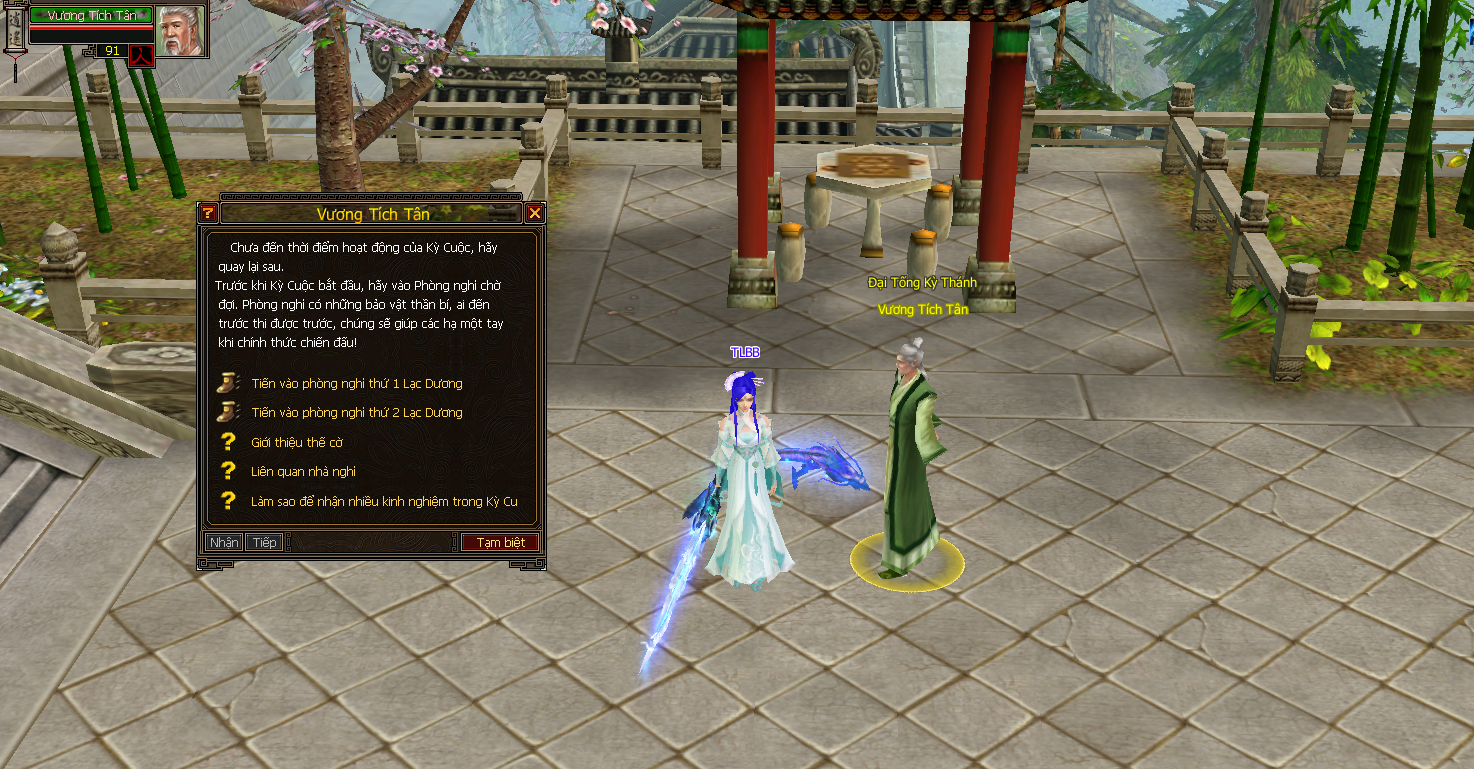Close the Vương Tích Tân dialog window

[535, 213]
